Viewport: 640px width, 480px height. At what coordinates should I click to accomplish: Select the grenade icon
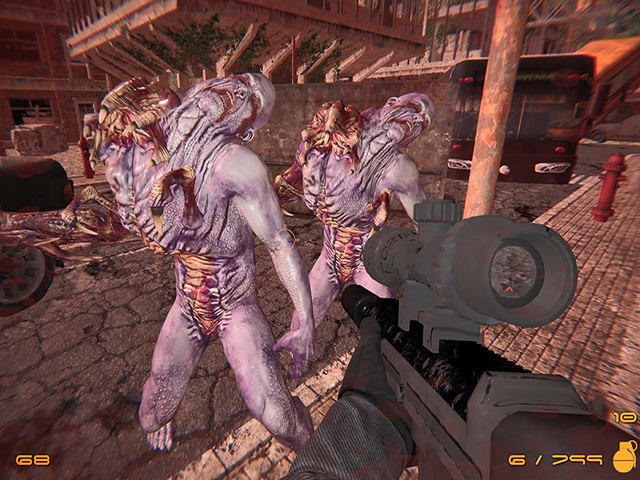622,455
